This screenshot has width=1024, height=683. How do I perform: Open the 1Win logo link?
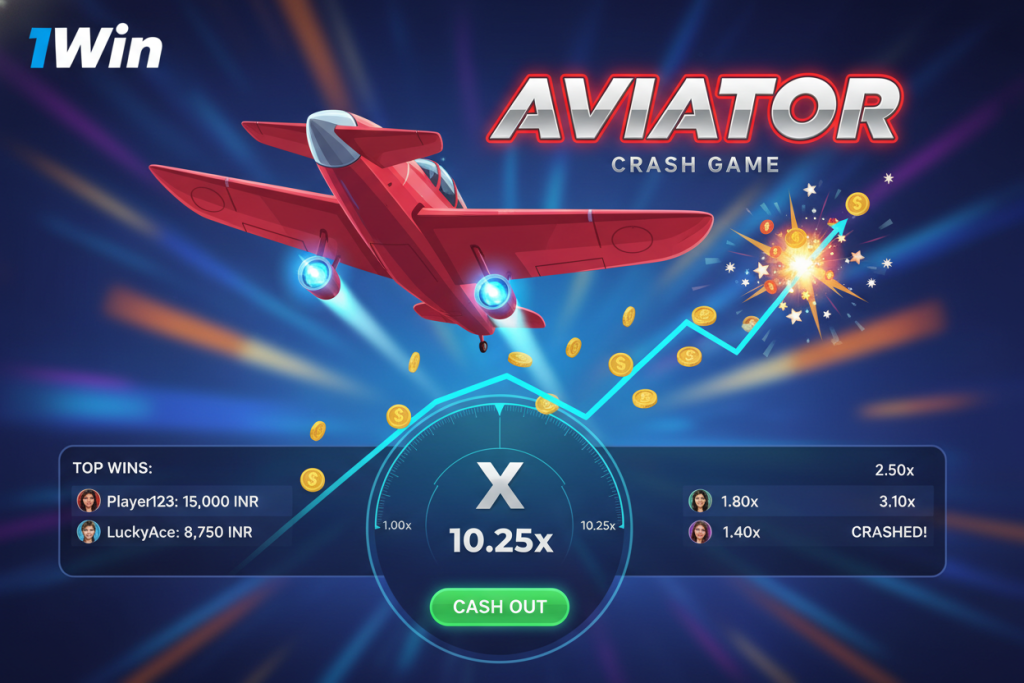tap(95, 46)
